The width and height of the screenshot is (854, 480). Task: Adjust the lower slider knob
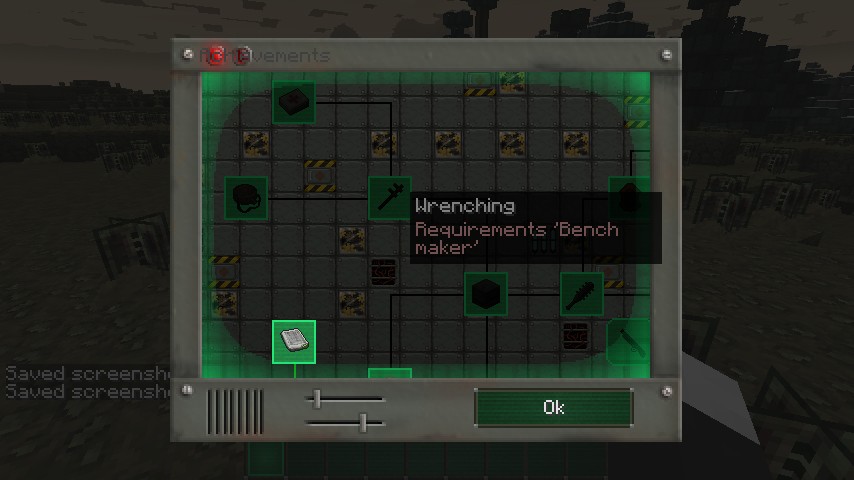(363, 424)
